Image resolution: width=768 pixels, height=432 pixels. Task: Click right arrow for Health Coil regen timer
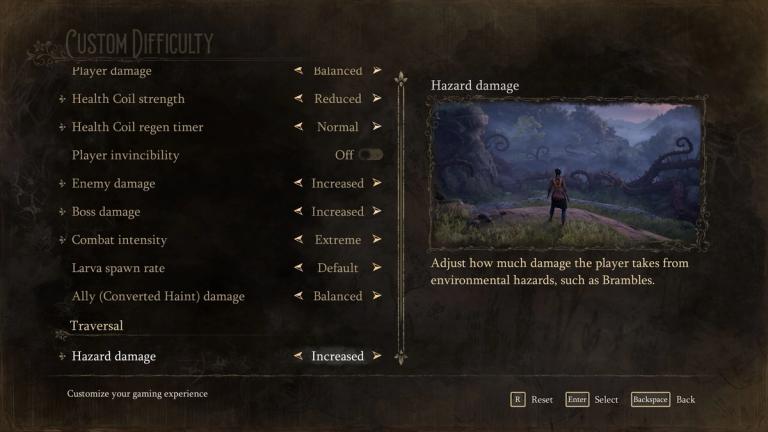click(376, 127)
